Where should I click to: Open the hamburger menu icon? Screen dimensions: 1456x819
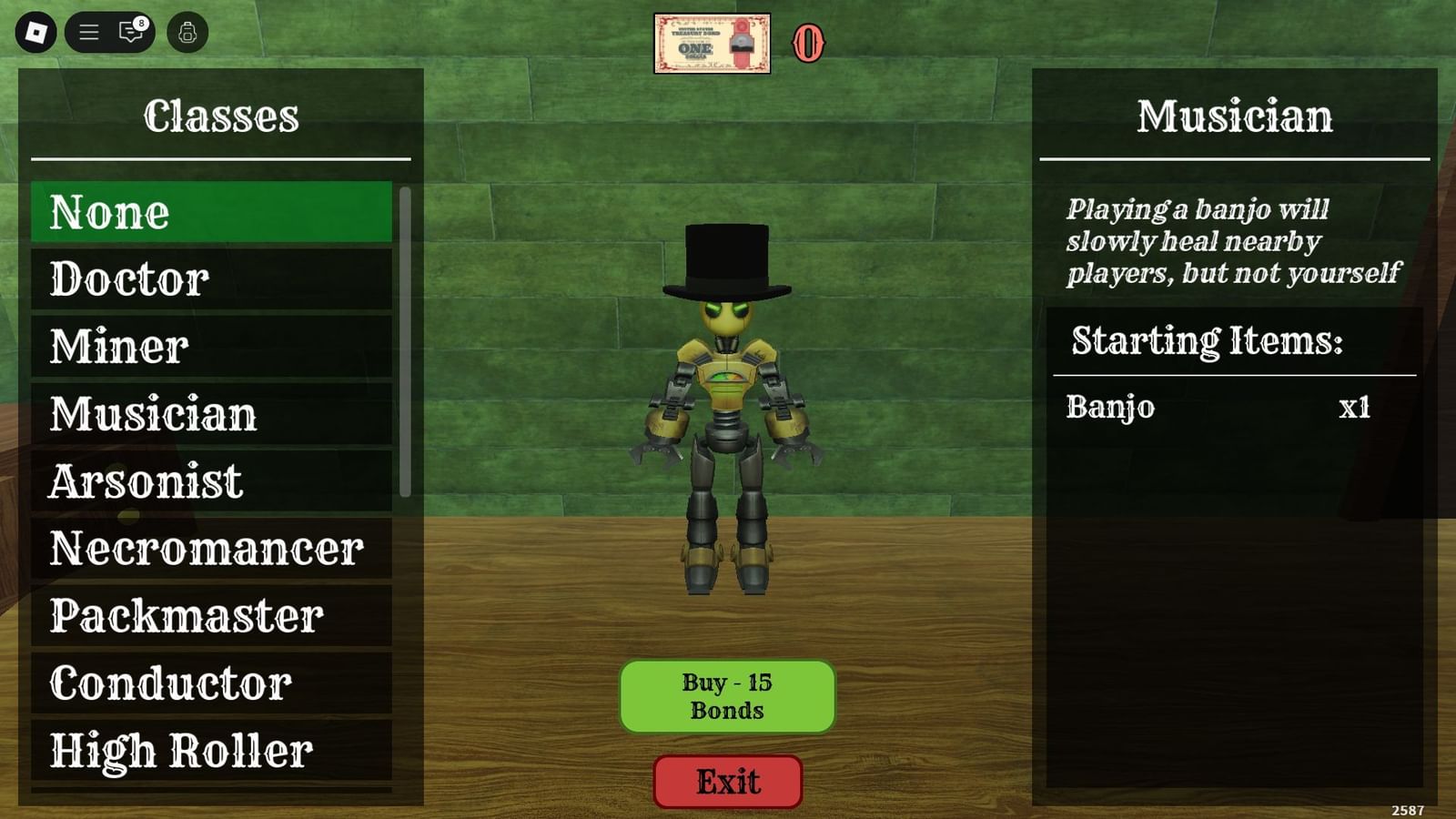[89, 32]
